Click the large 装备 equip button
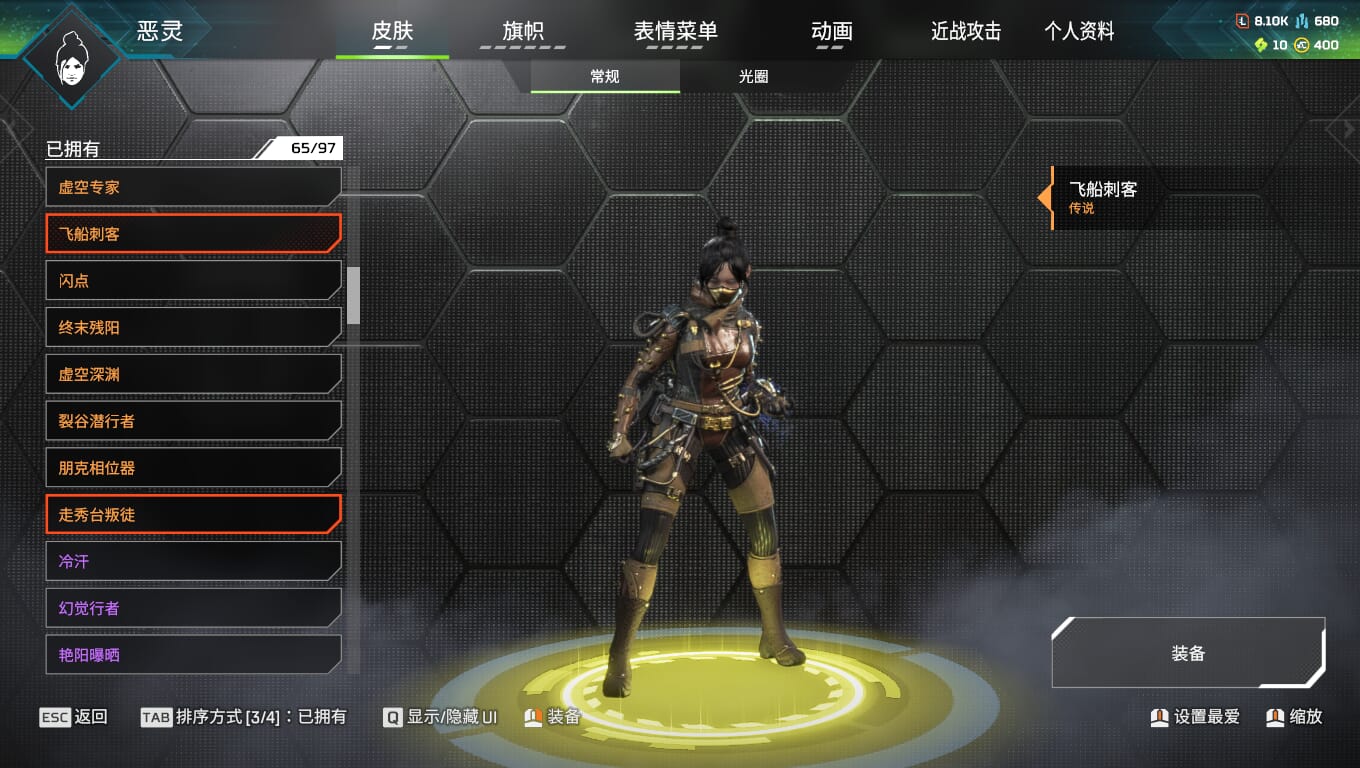Image resolution: width=1360 pixels, height=768 pixels. [x=1188, y=653]
